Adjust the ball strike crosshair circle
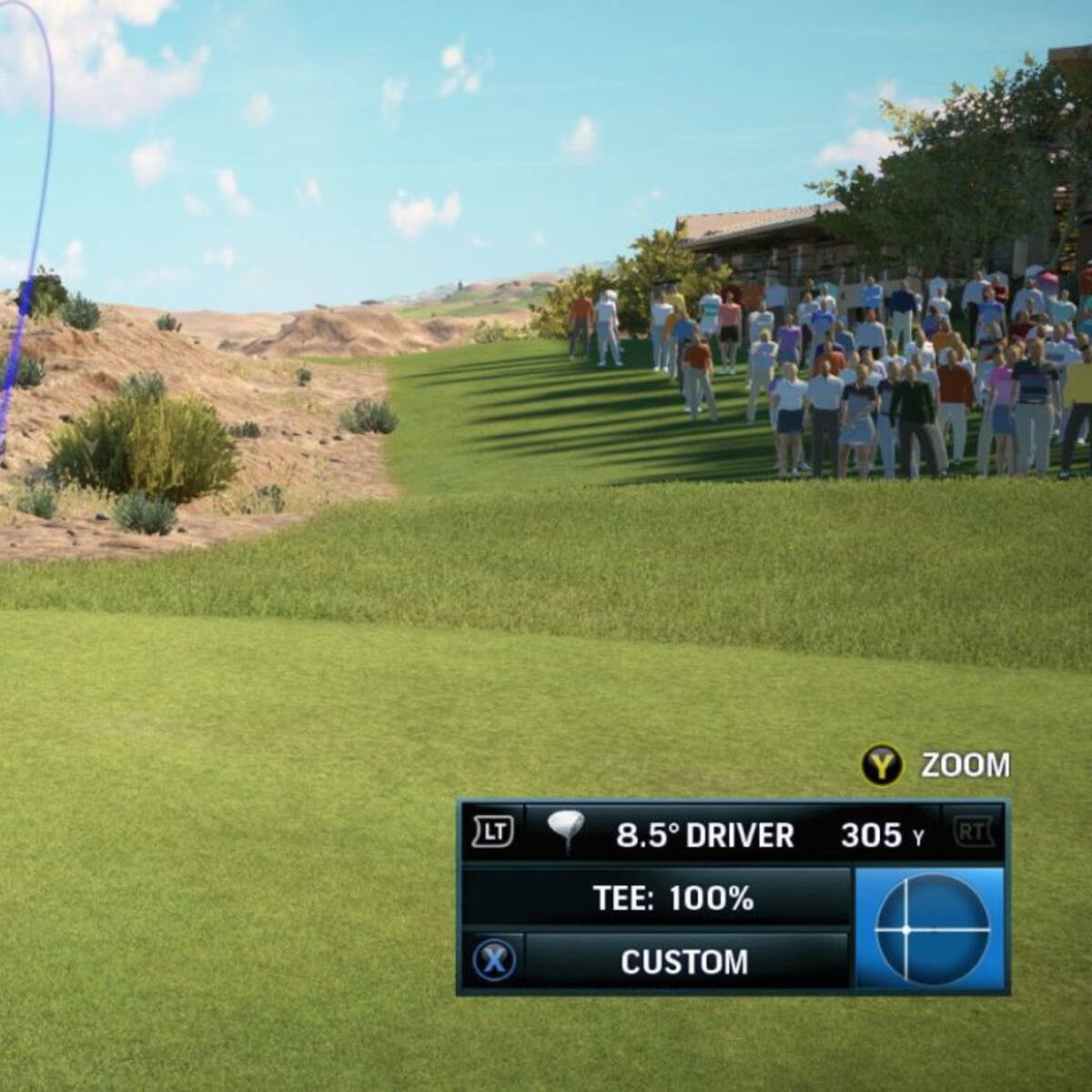 (x=932, y=929)
